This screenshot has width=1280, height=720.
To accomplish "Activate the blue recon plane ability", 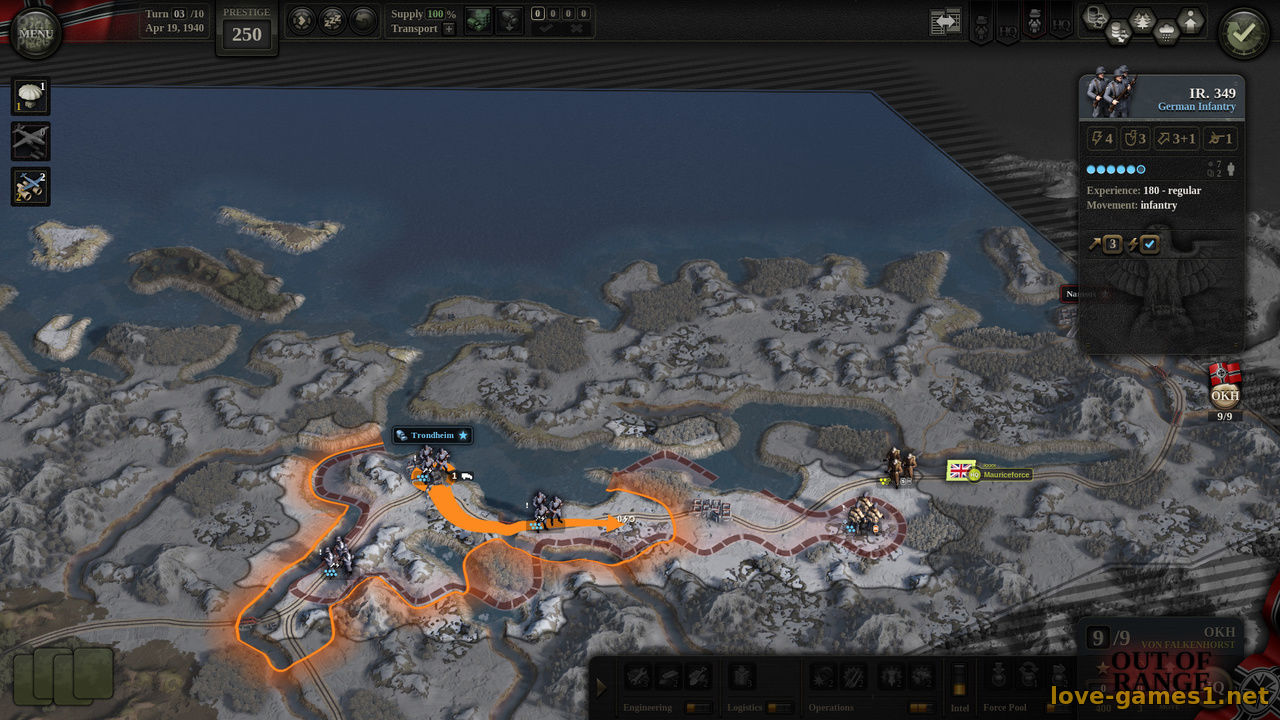I will coord(30,186).
